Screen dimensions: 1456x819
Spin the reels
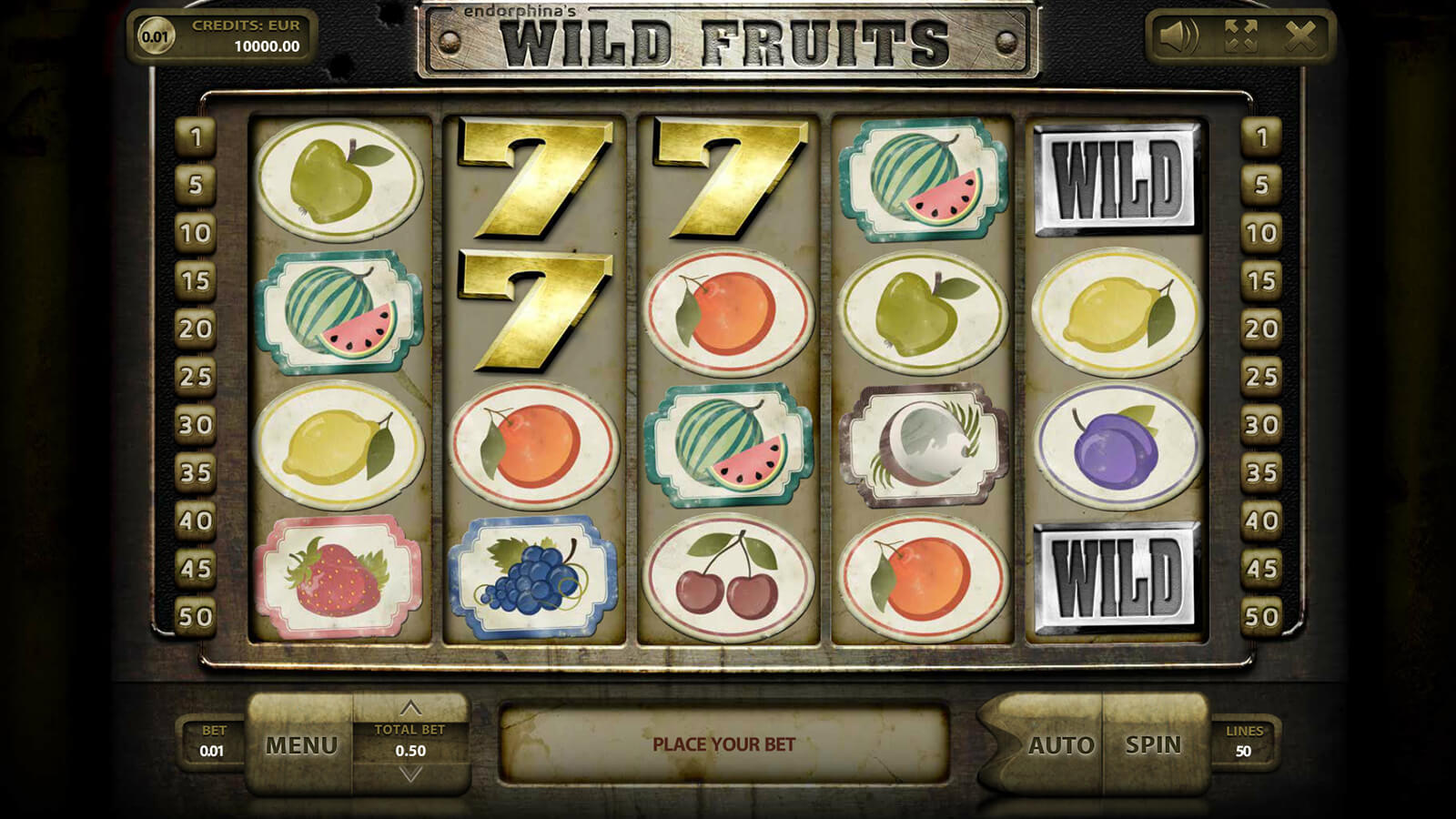pyautogui.click(x=1153, y=745)
